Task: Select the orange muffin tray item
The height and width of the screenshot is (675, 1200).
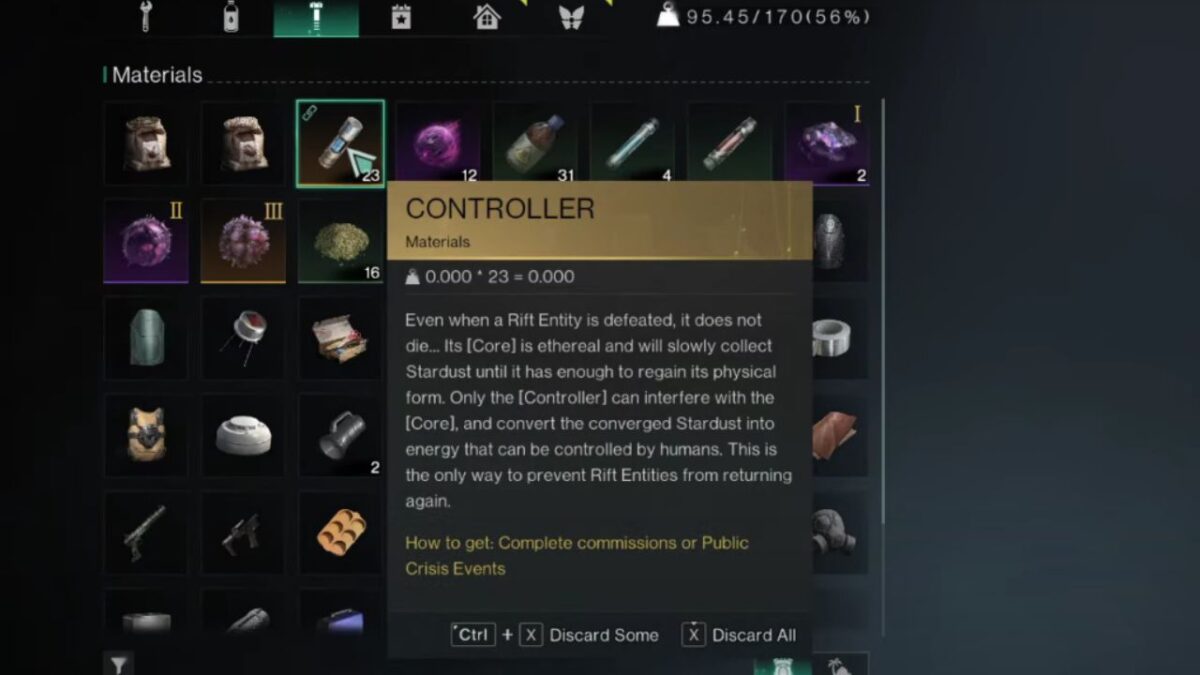Action: (341, 532)
